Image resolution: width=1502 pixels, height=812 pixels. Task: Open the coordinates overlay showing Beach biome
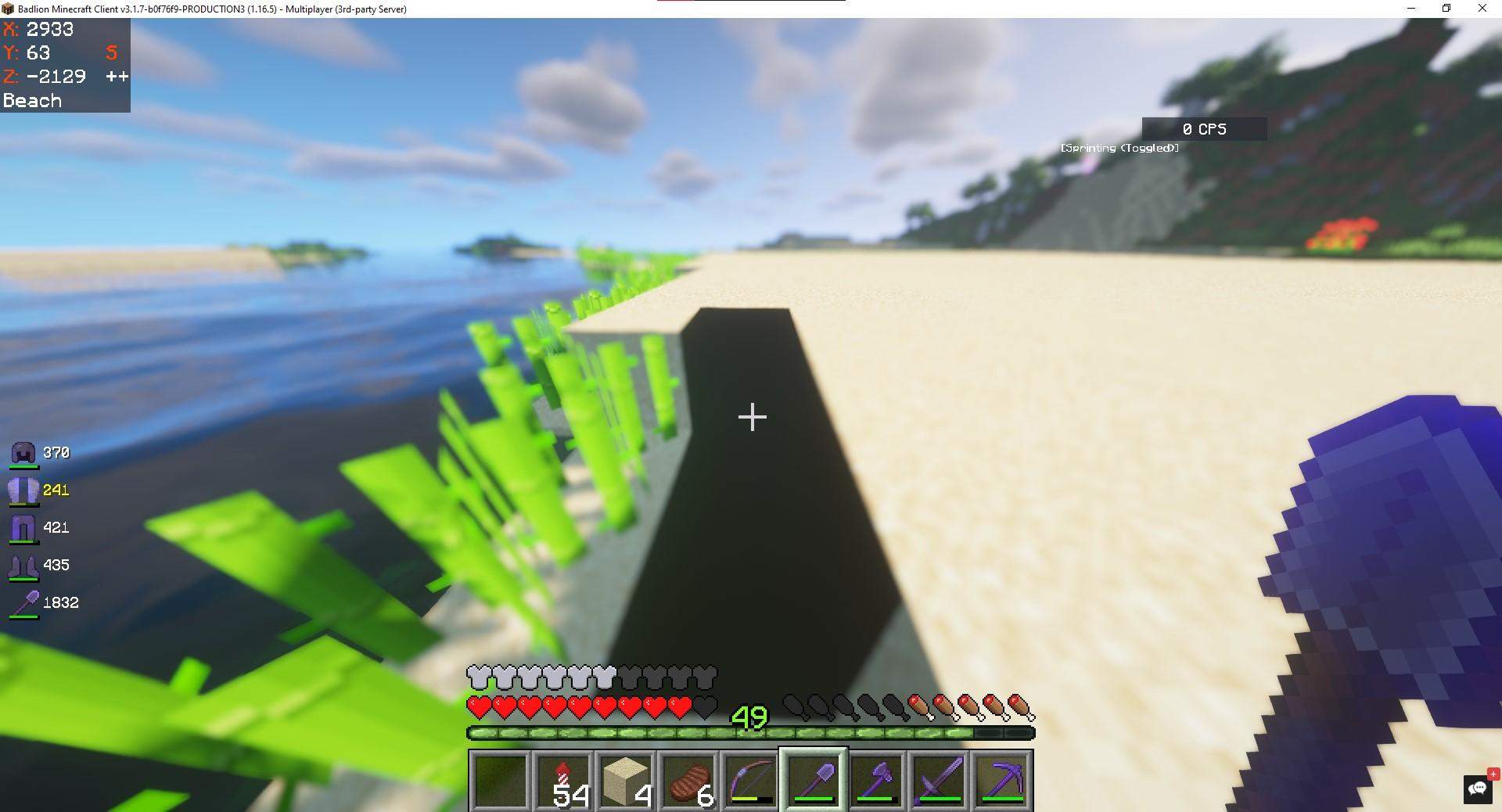[65, 65]
